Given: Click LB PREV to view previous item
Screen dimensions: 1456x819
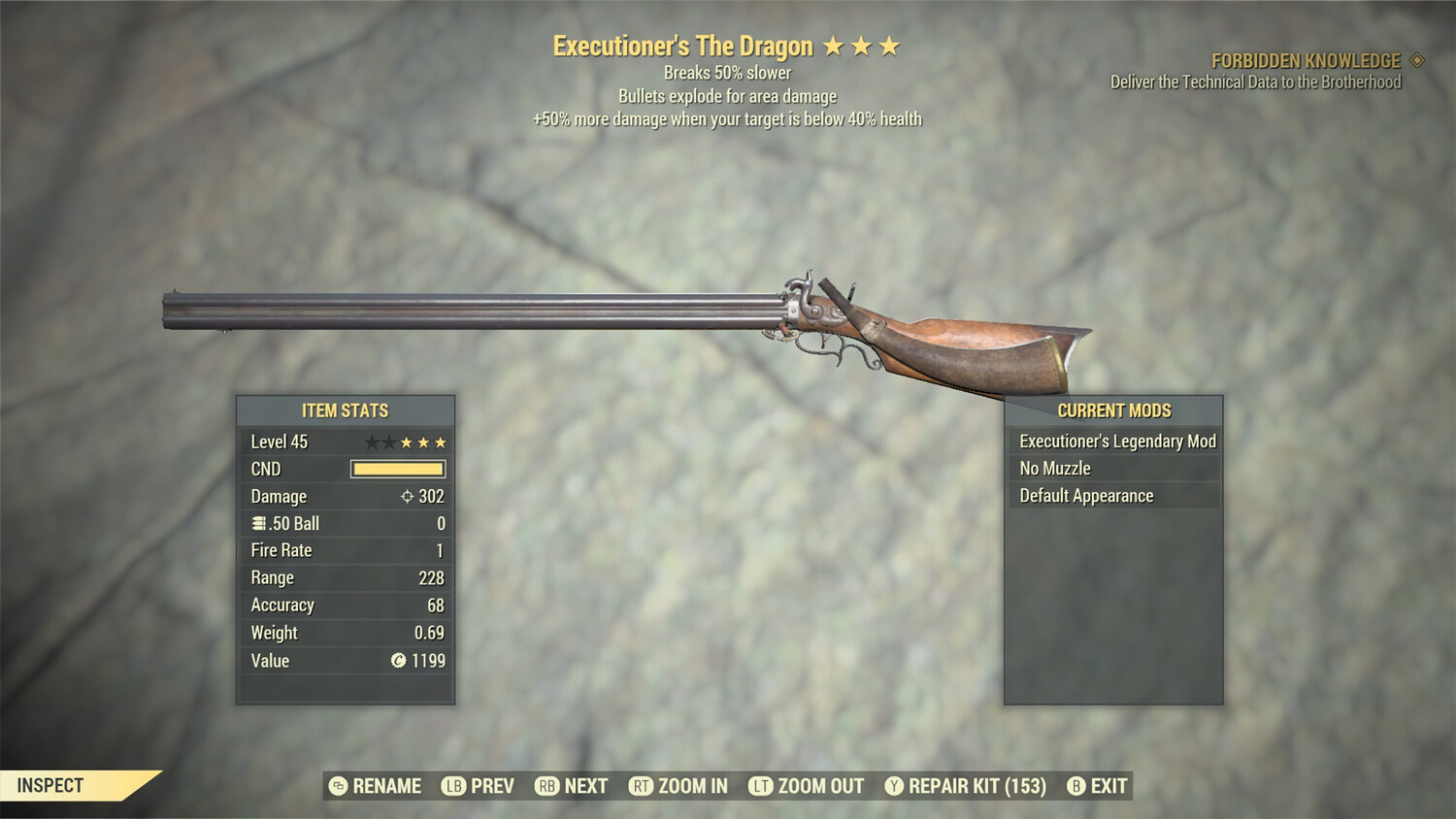Looking at the screenshot, I should coord(479,786).
